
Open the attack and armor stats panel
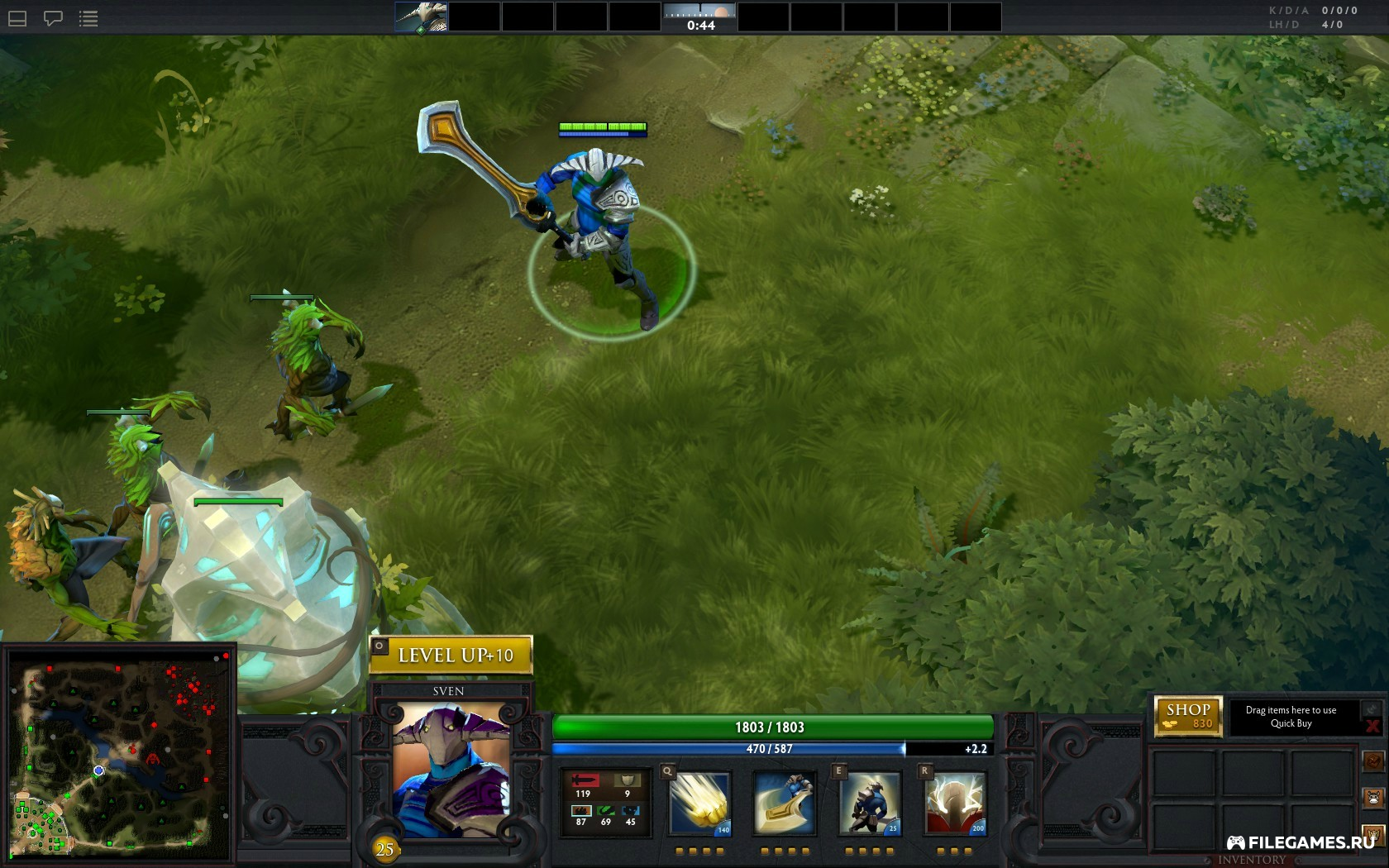(605, 804)
